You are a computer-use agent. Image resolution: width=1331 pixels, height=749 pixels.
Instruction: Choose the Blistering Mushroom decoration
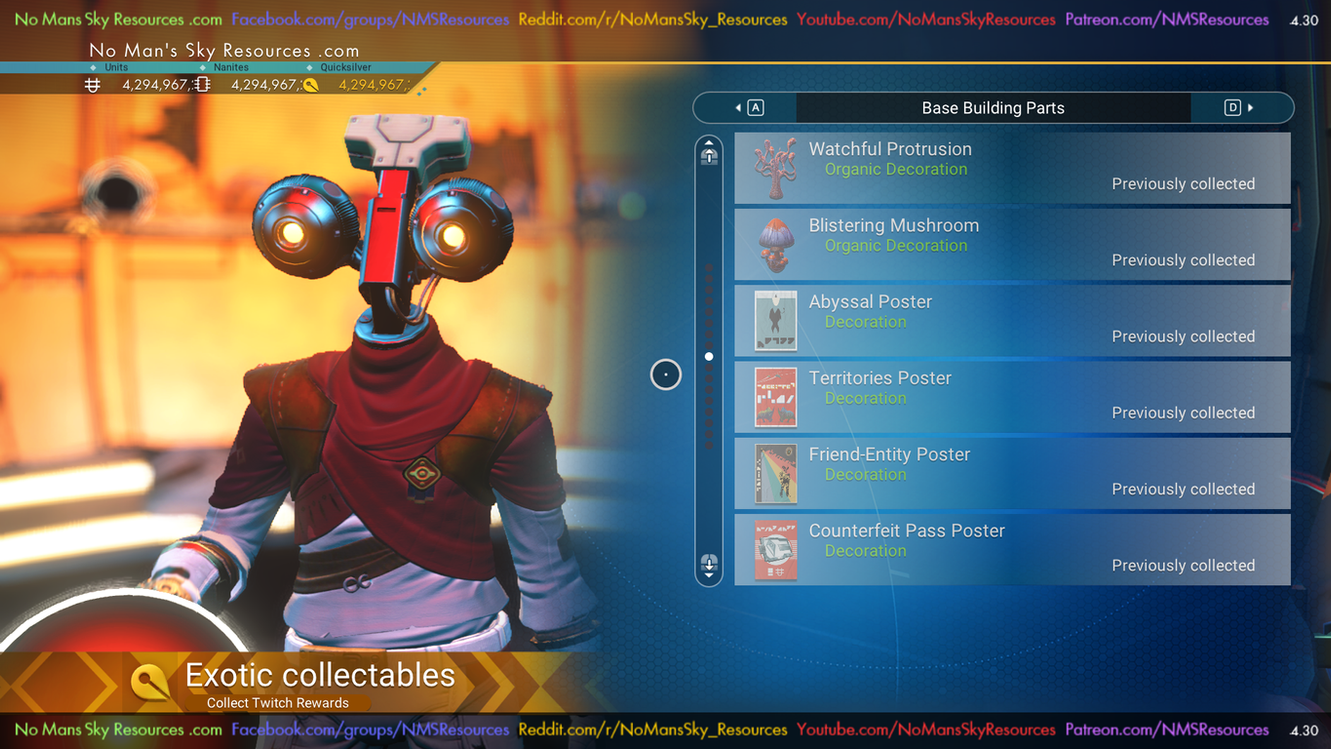point(1012,244)
